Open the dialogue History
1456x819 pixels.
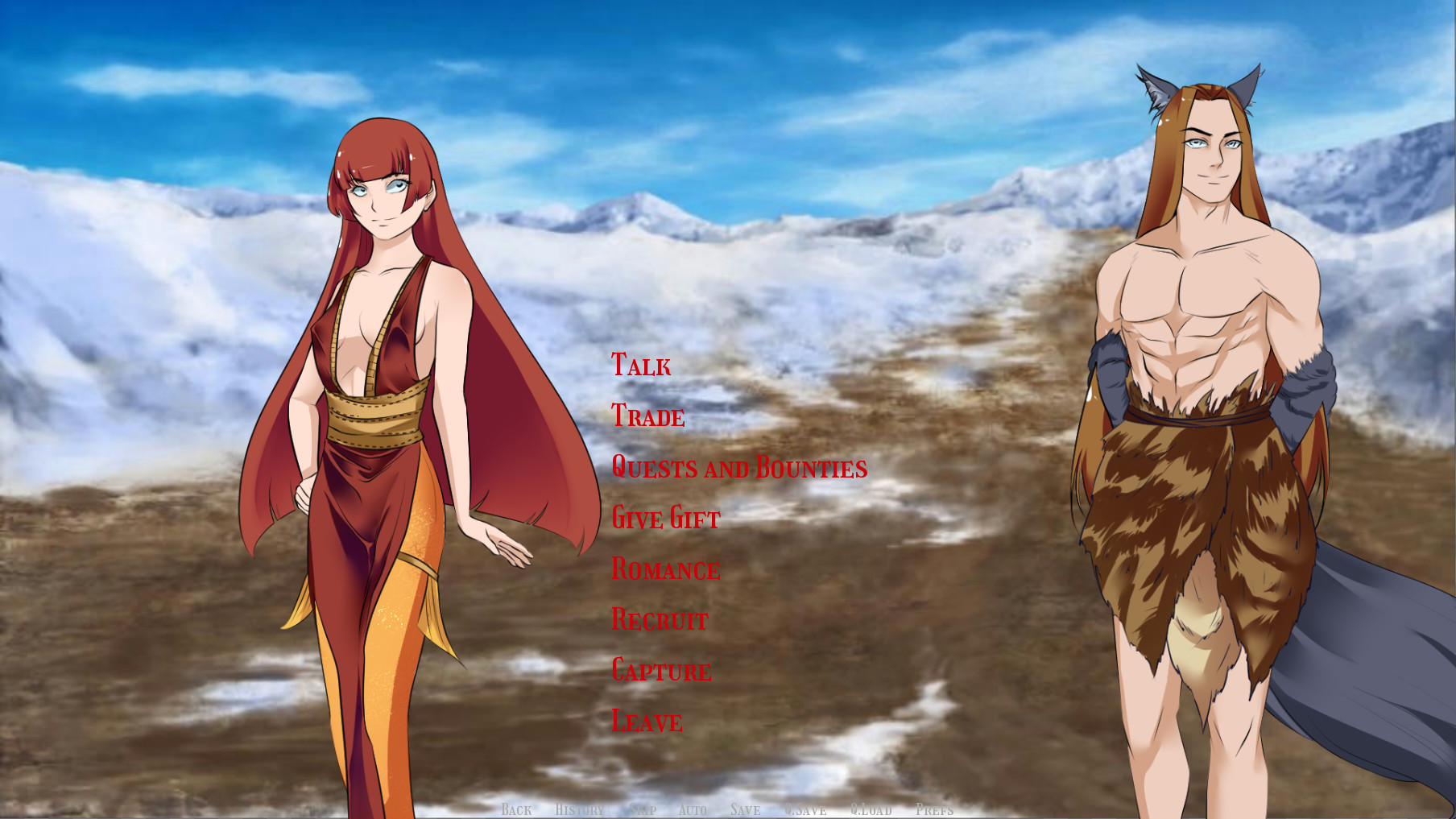point(579,810)
